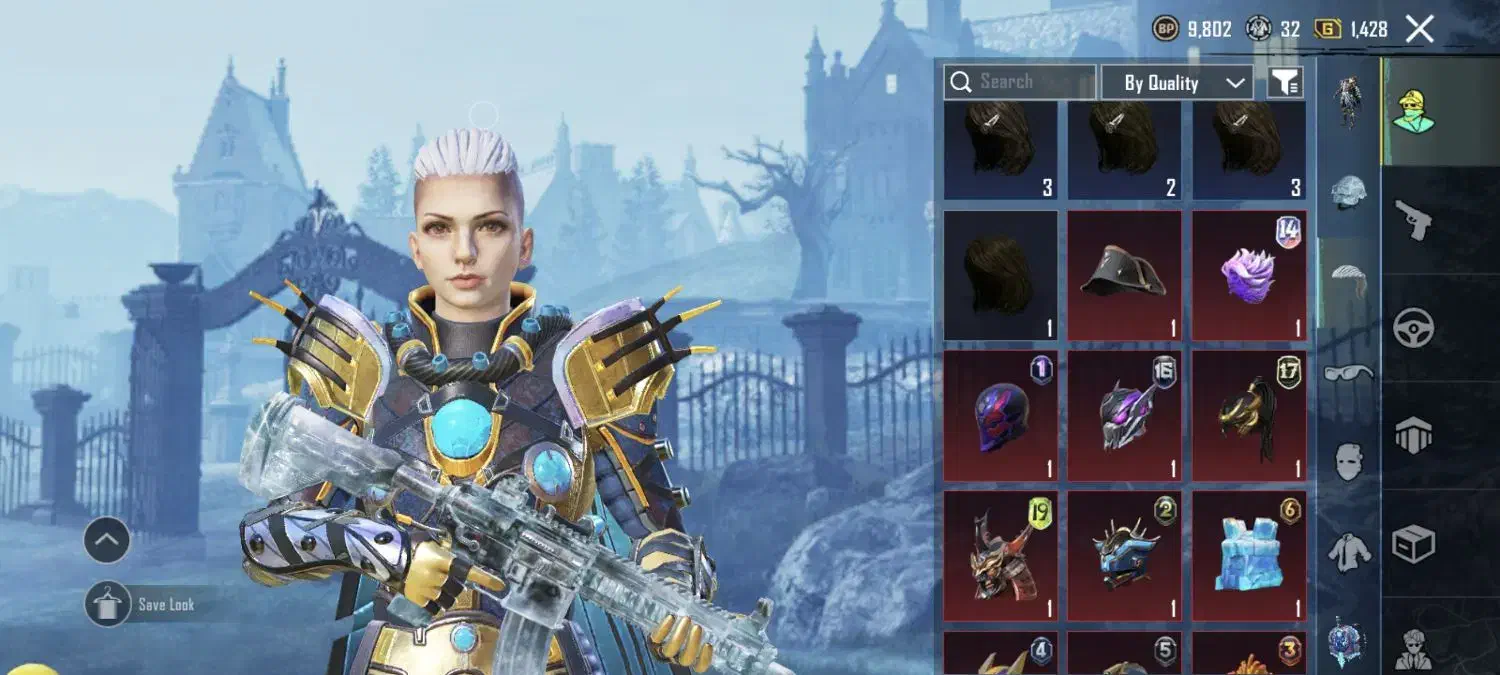Open the crate box category

[x=1414, y=544]
